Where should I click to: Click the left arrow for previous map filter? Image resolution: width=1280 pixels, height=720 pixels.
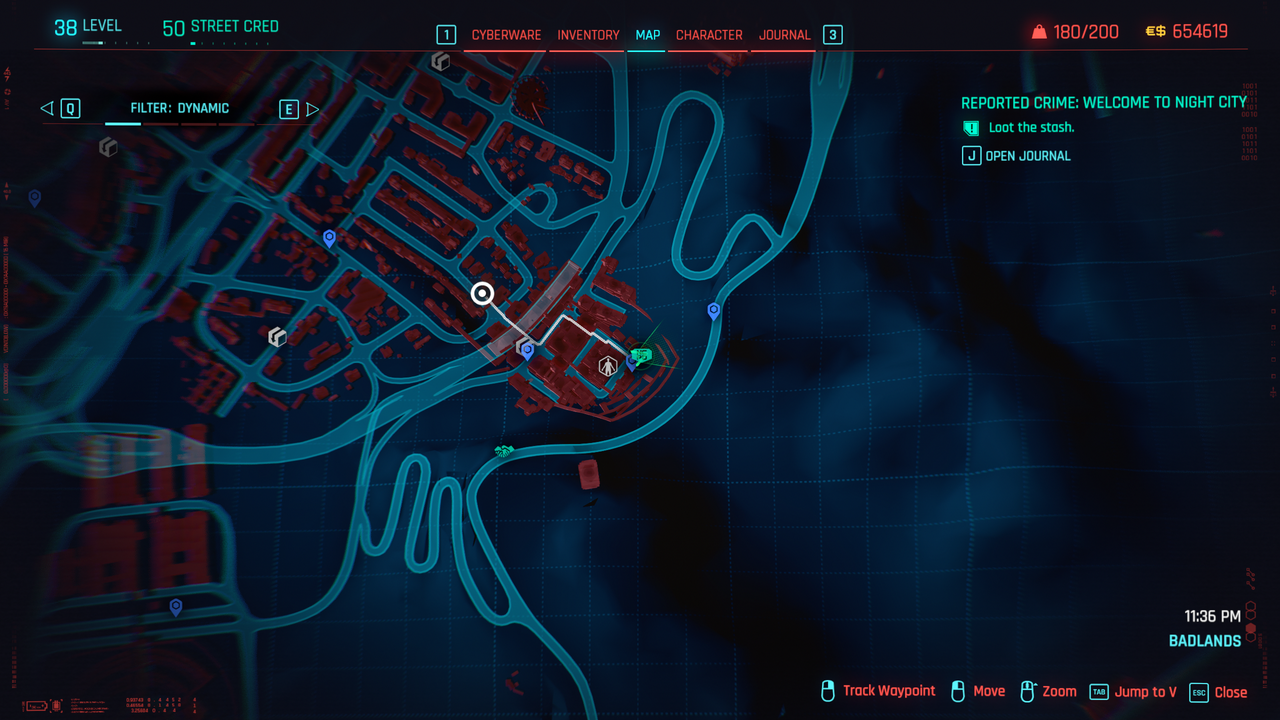tap(47, 109)
